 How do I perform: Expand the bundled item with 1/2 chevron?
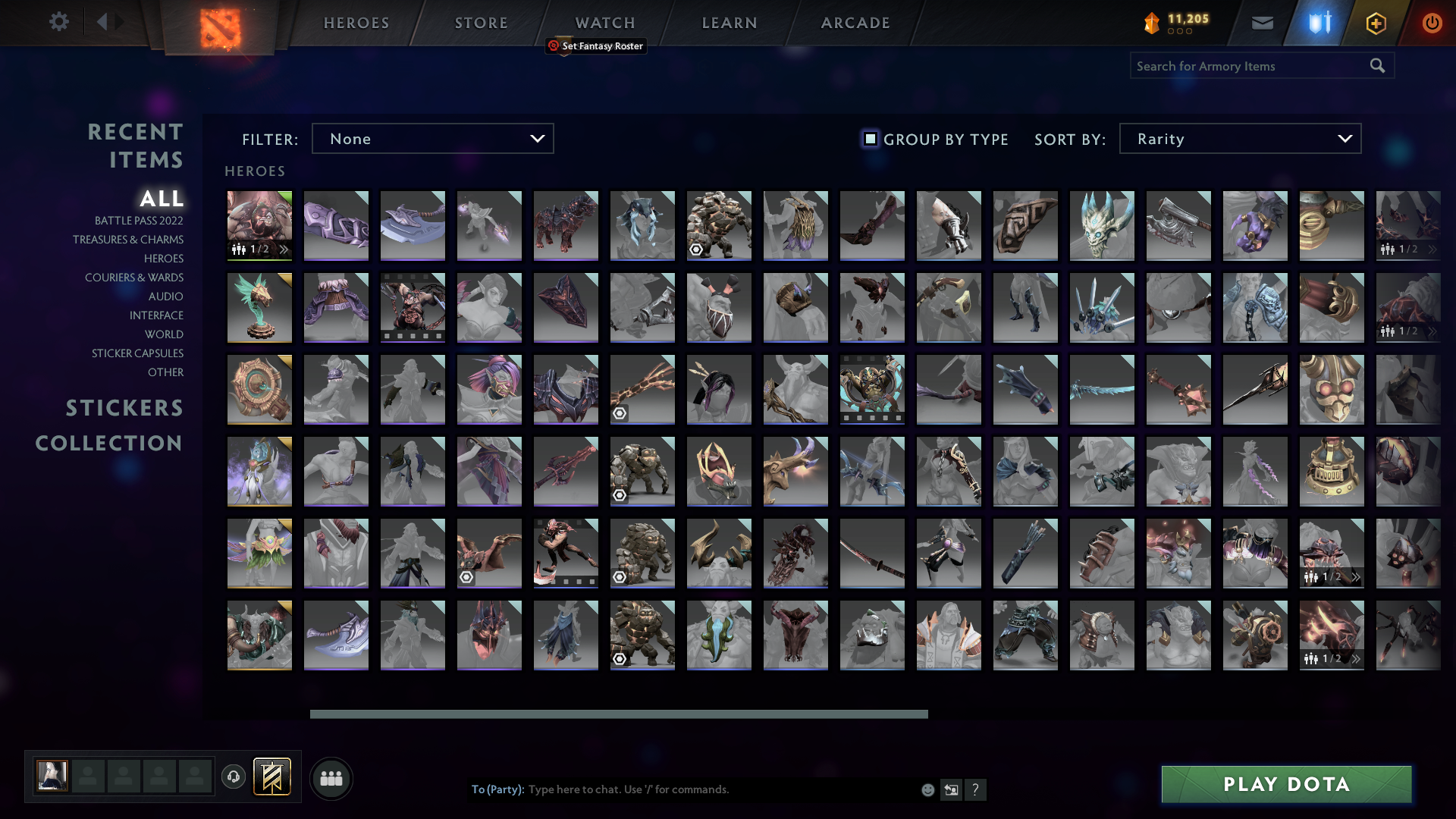pyautogui.click(x=1433, y=249)
